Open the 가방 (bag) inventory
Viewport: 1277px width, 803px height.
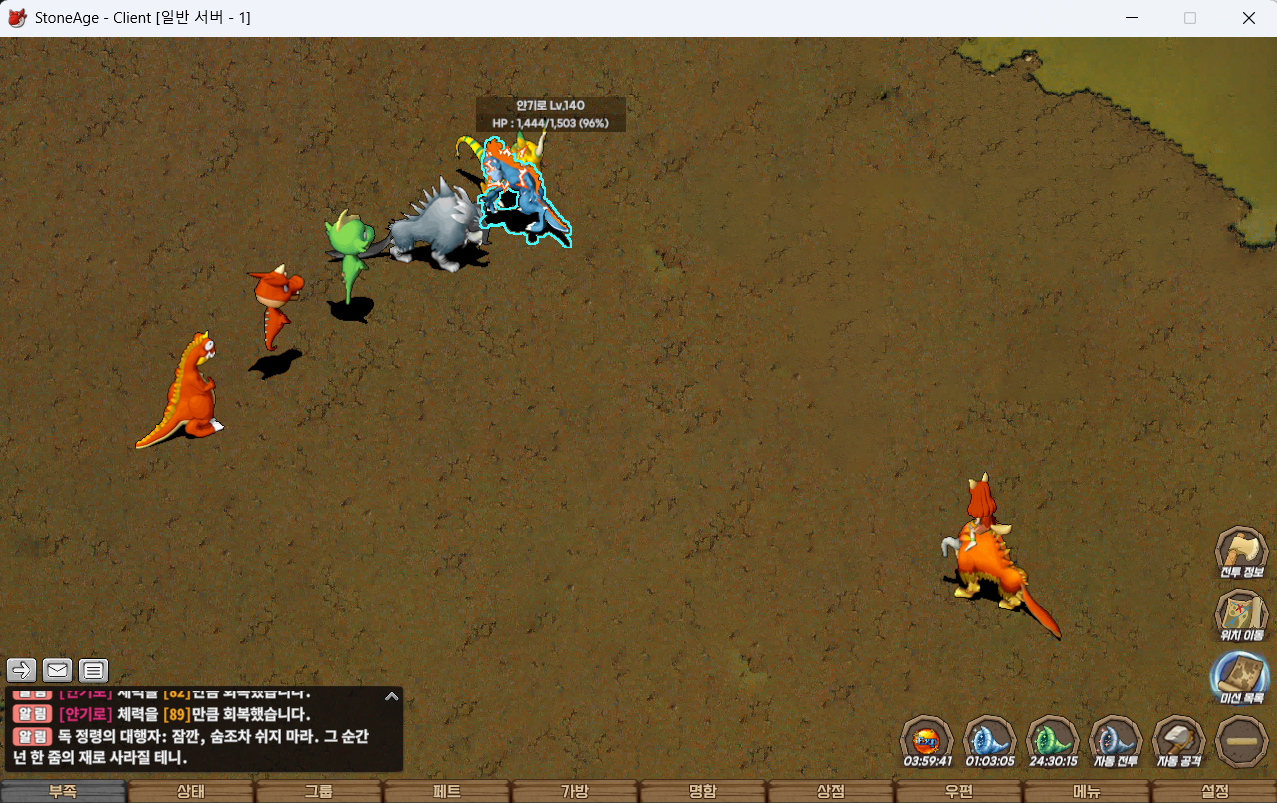[x=575, y=791]
